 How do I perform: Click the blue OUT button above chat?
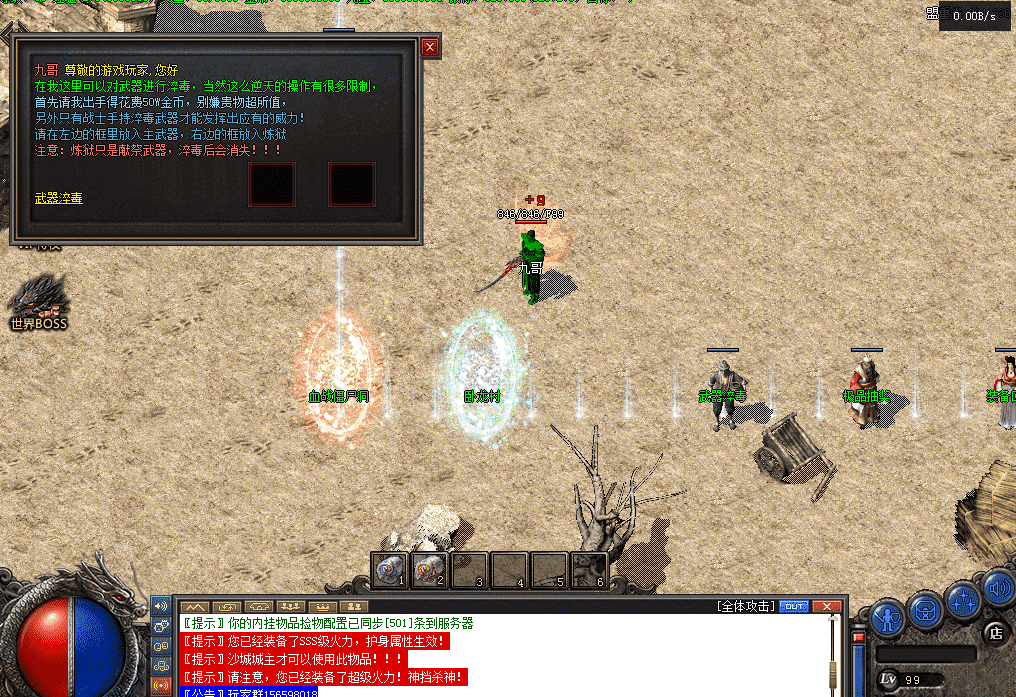794,606
